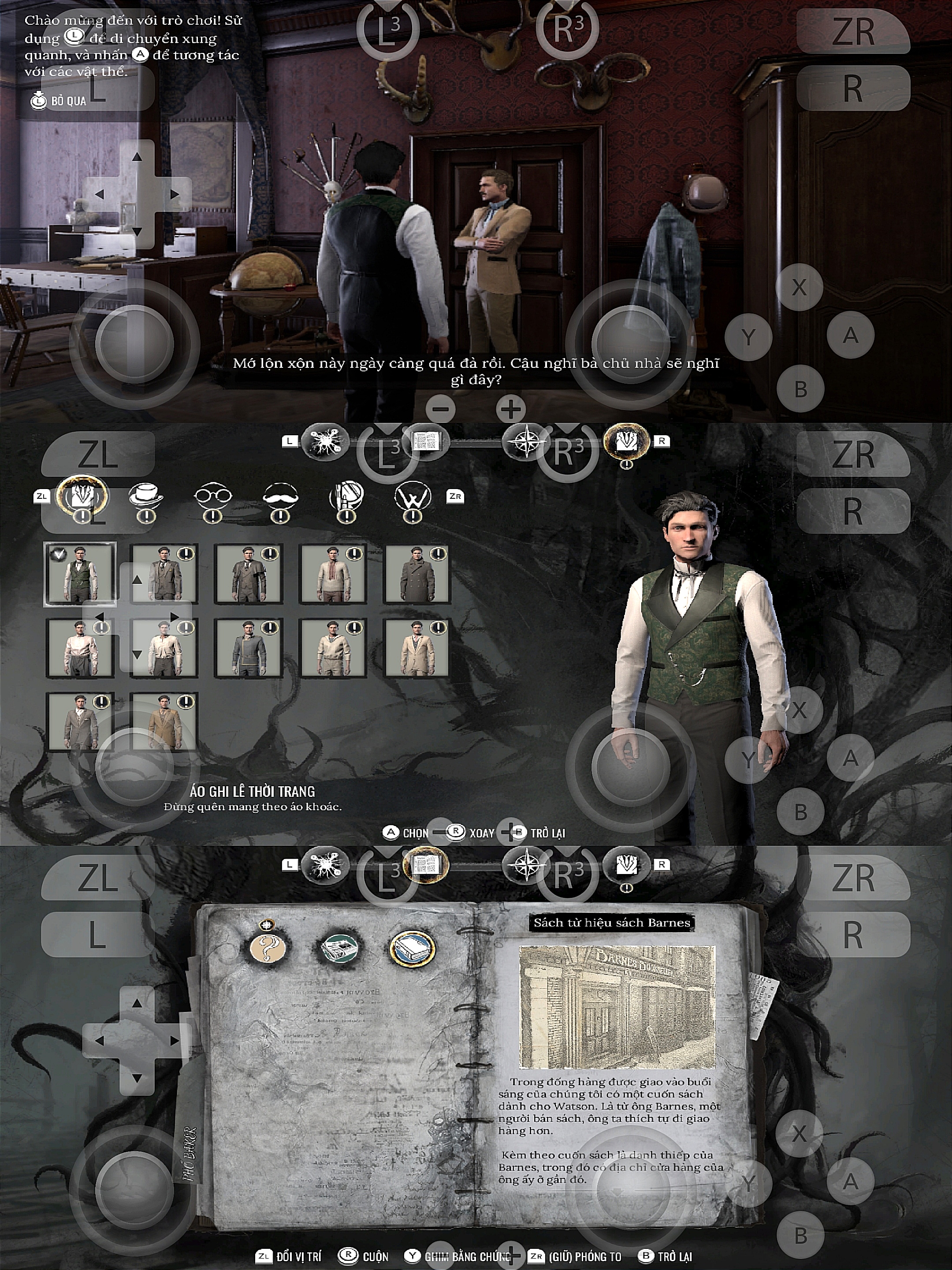Select the newspaper evidence entry
This screenshot has width=952, height=1270.
point(340,949)
